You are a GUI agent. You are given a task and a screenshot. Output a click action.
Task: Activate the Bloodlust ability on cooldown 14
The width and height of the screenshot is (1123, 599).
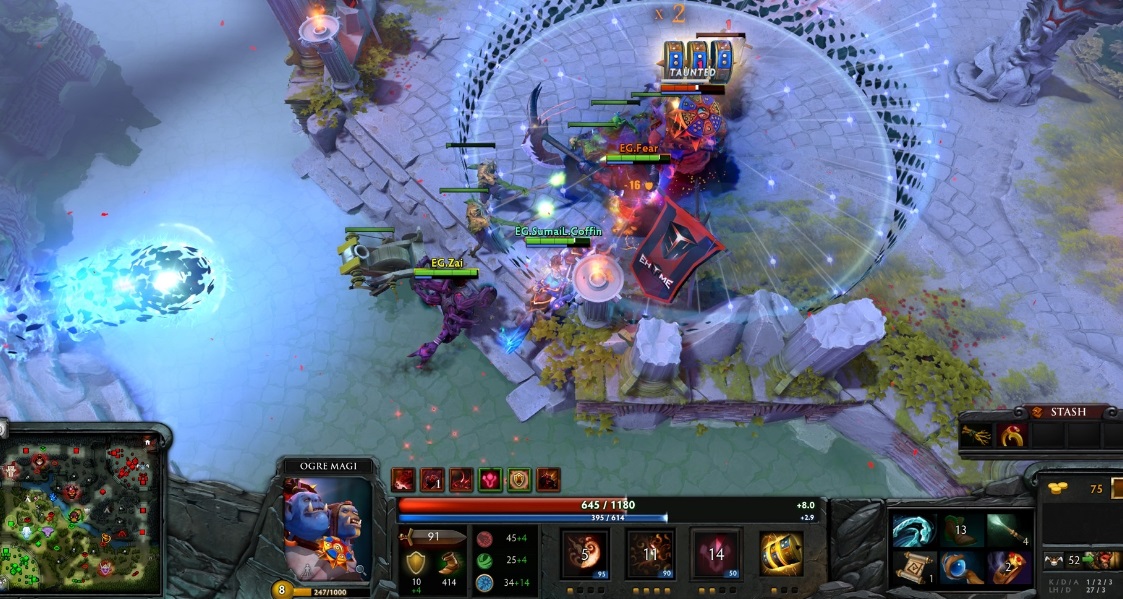(x=716, y=554)
